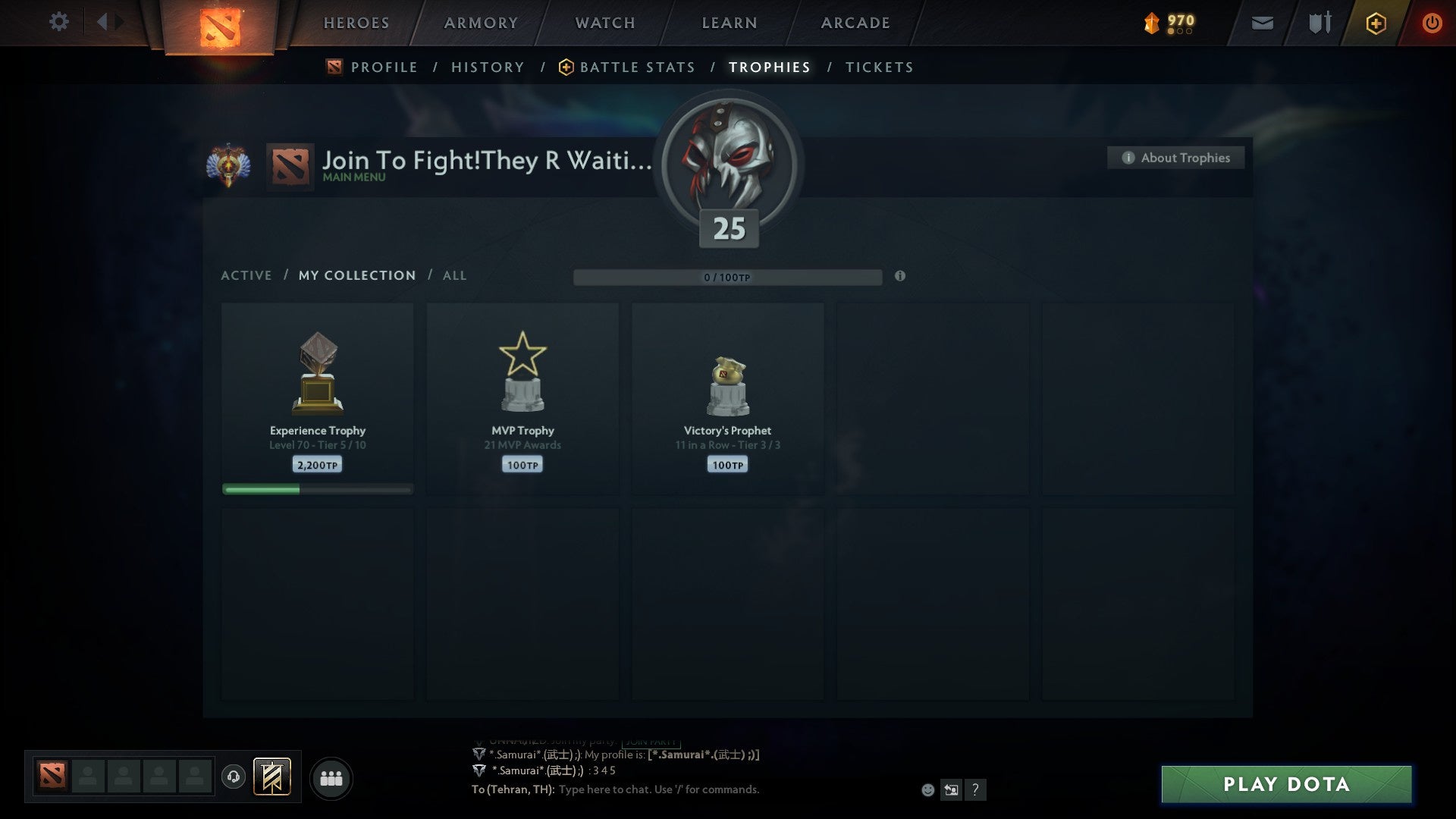
Task: Open the friends list icon near party slots
Action: pos(331,777)
